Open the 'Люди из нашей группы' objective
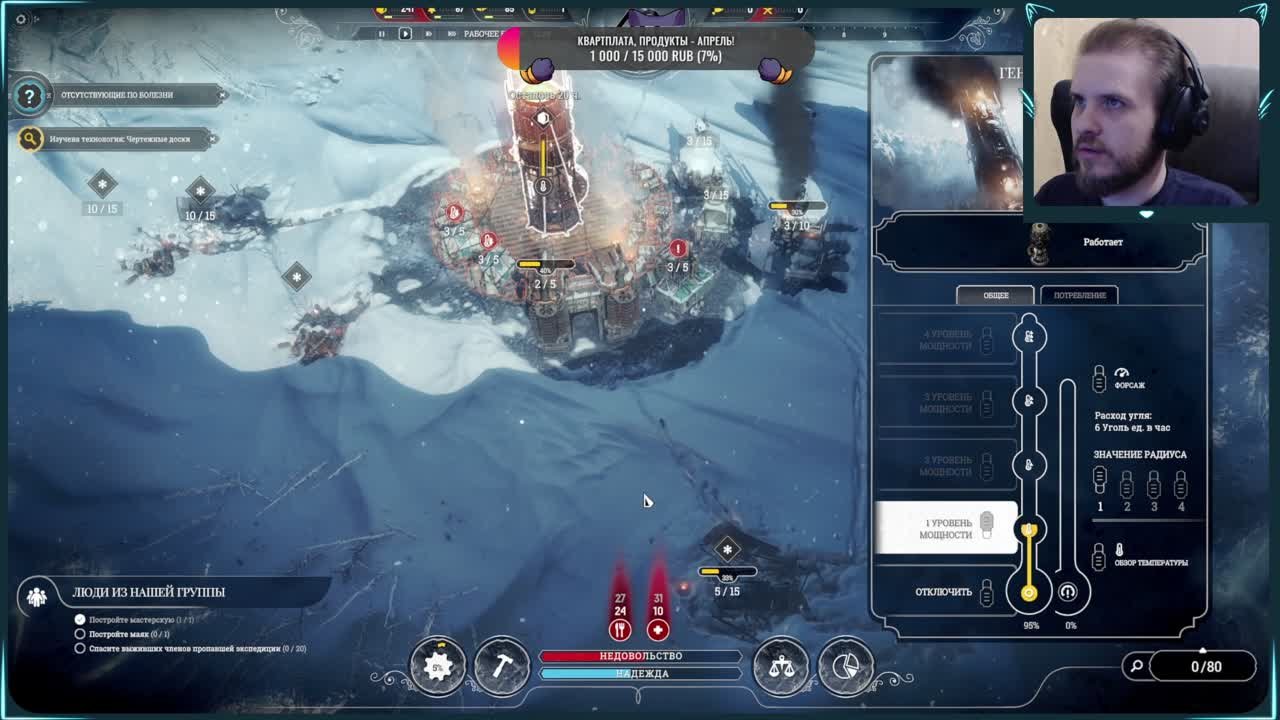 [x=148, y=592]
